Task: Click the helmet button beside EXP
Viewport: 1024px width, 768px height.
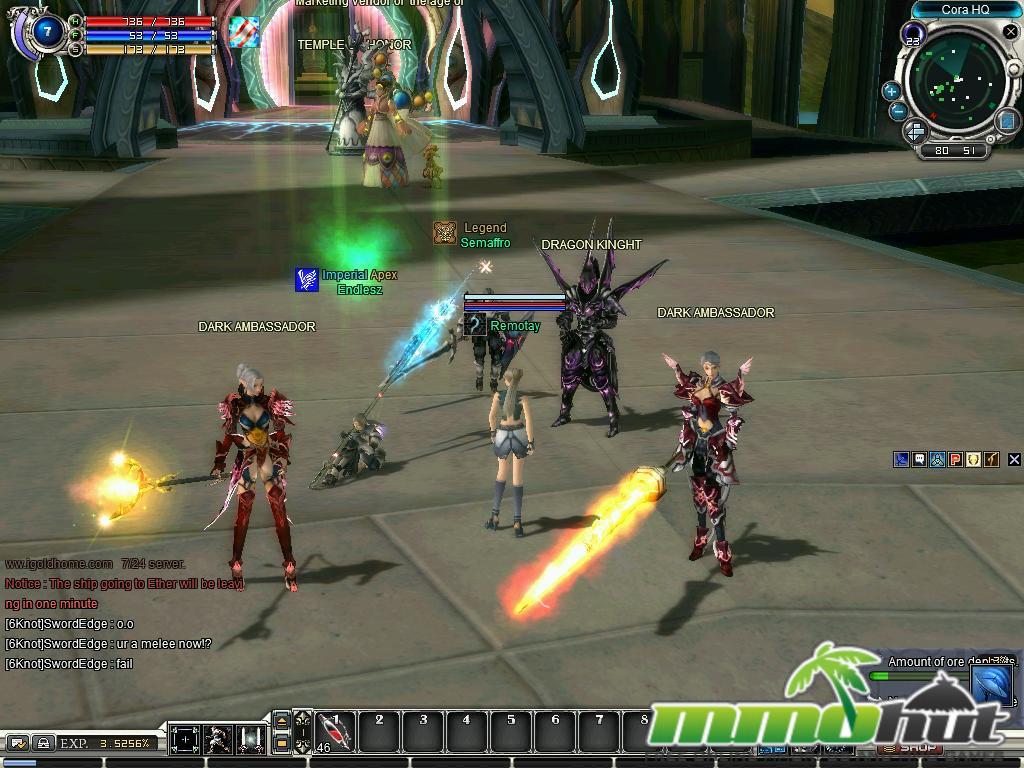Action: tap(43, 743)
